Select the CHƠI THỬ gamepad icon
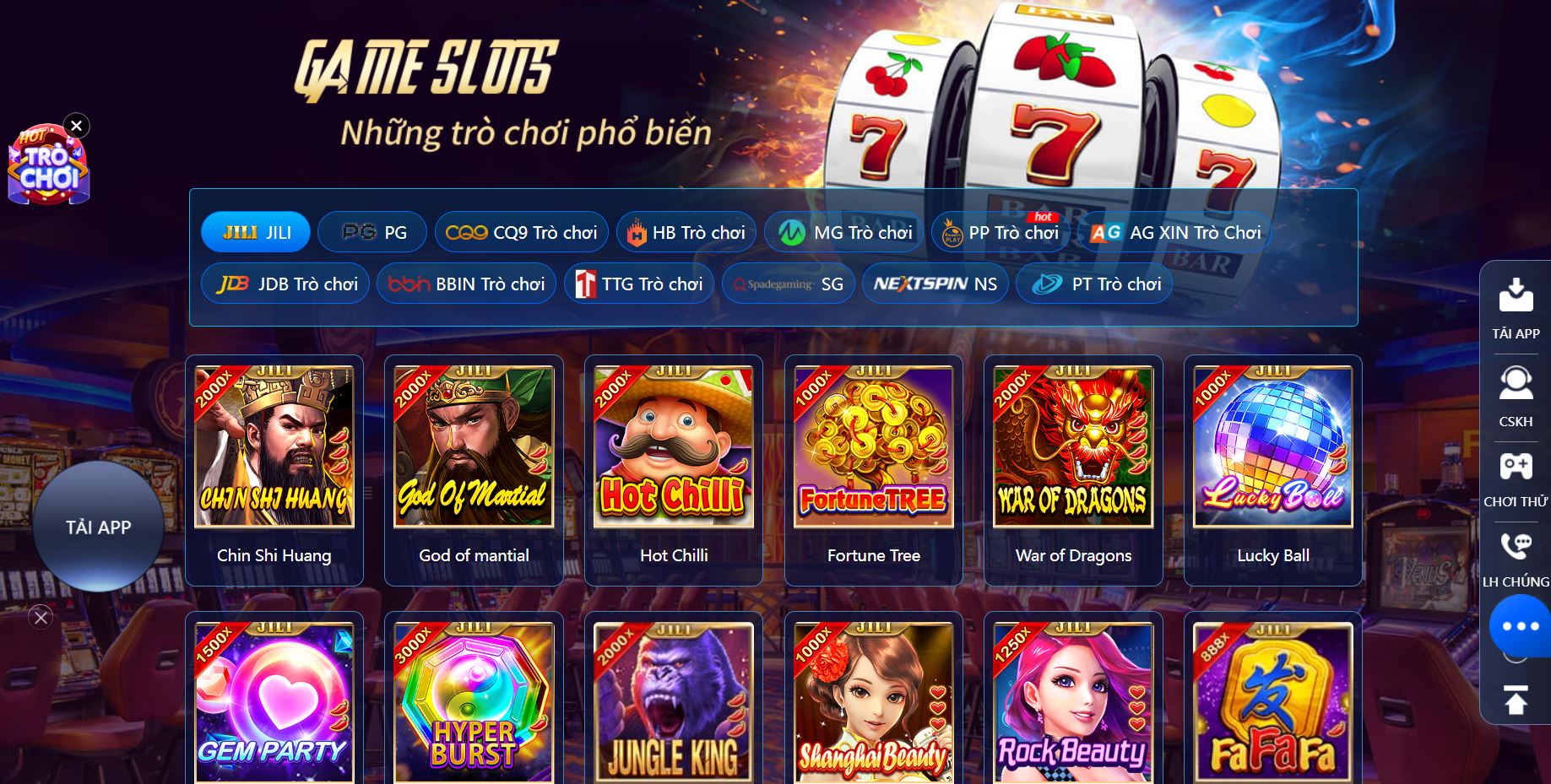 pos(1516,464)
